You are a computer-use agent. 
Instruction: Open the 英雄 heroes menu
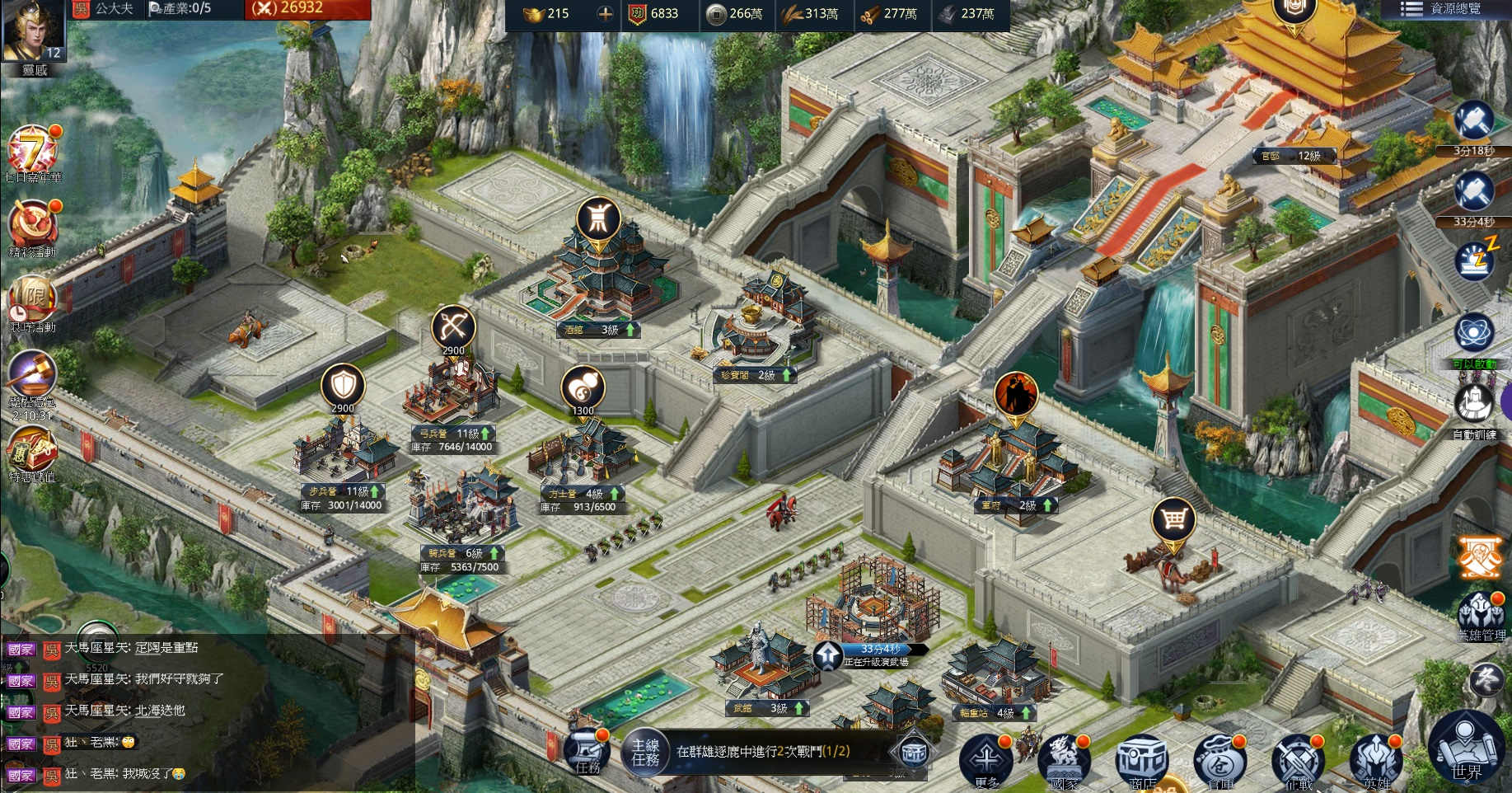pyautogui.click(x=1375, y=758)
